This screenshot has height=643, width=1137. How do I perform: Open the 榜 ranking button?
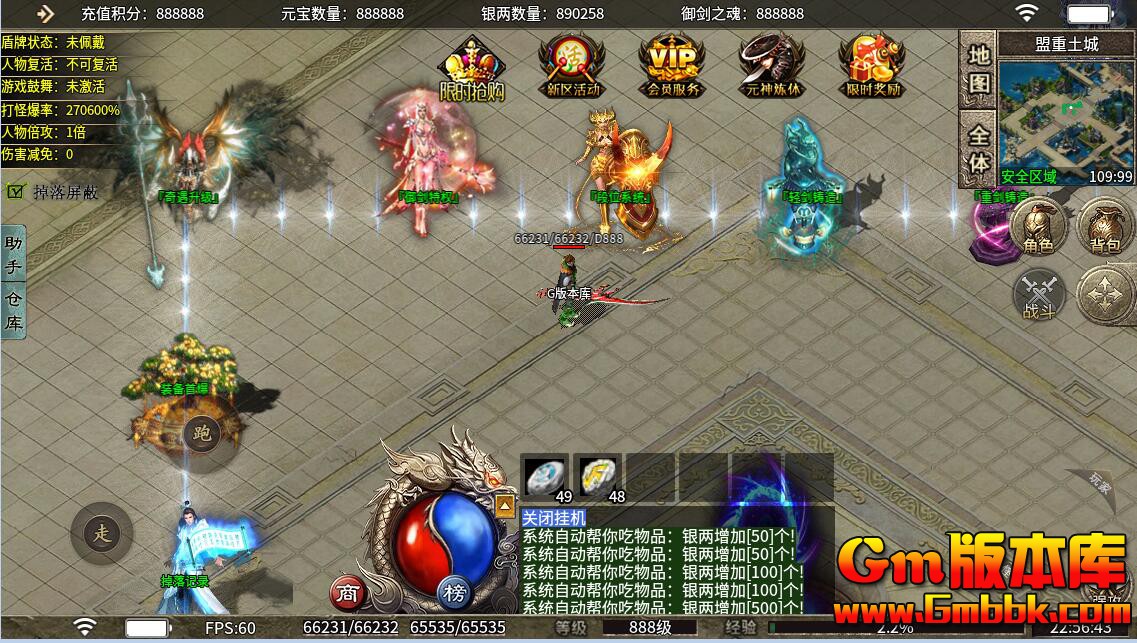pyautogui.click(x=455, y=594)
